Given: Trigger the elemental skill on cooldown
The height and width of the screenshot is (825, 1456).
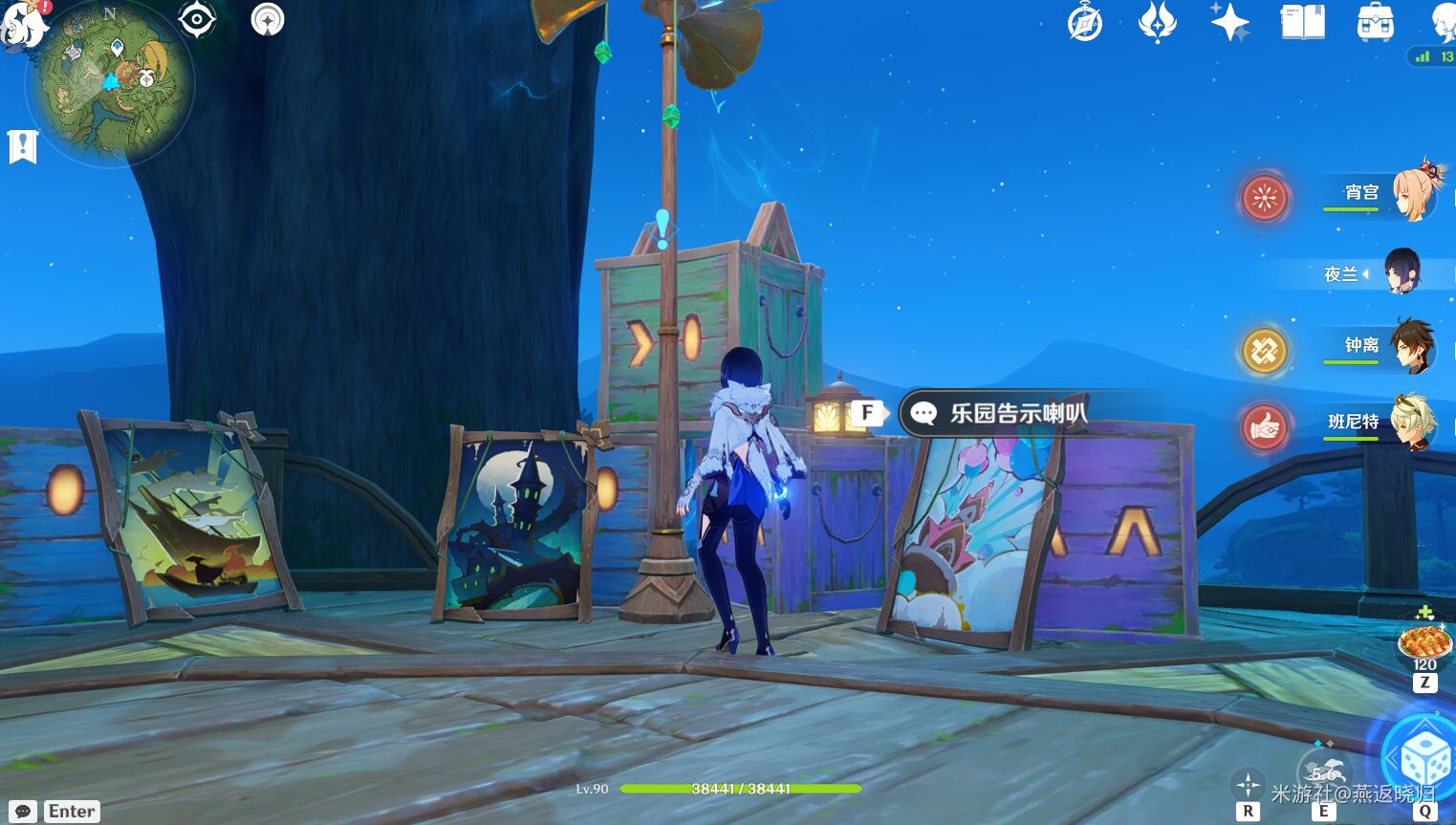Looking at the screenshot, I should click(1323, 771).
